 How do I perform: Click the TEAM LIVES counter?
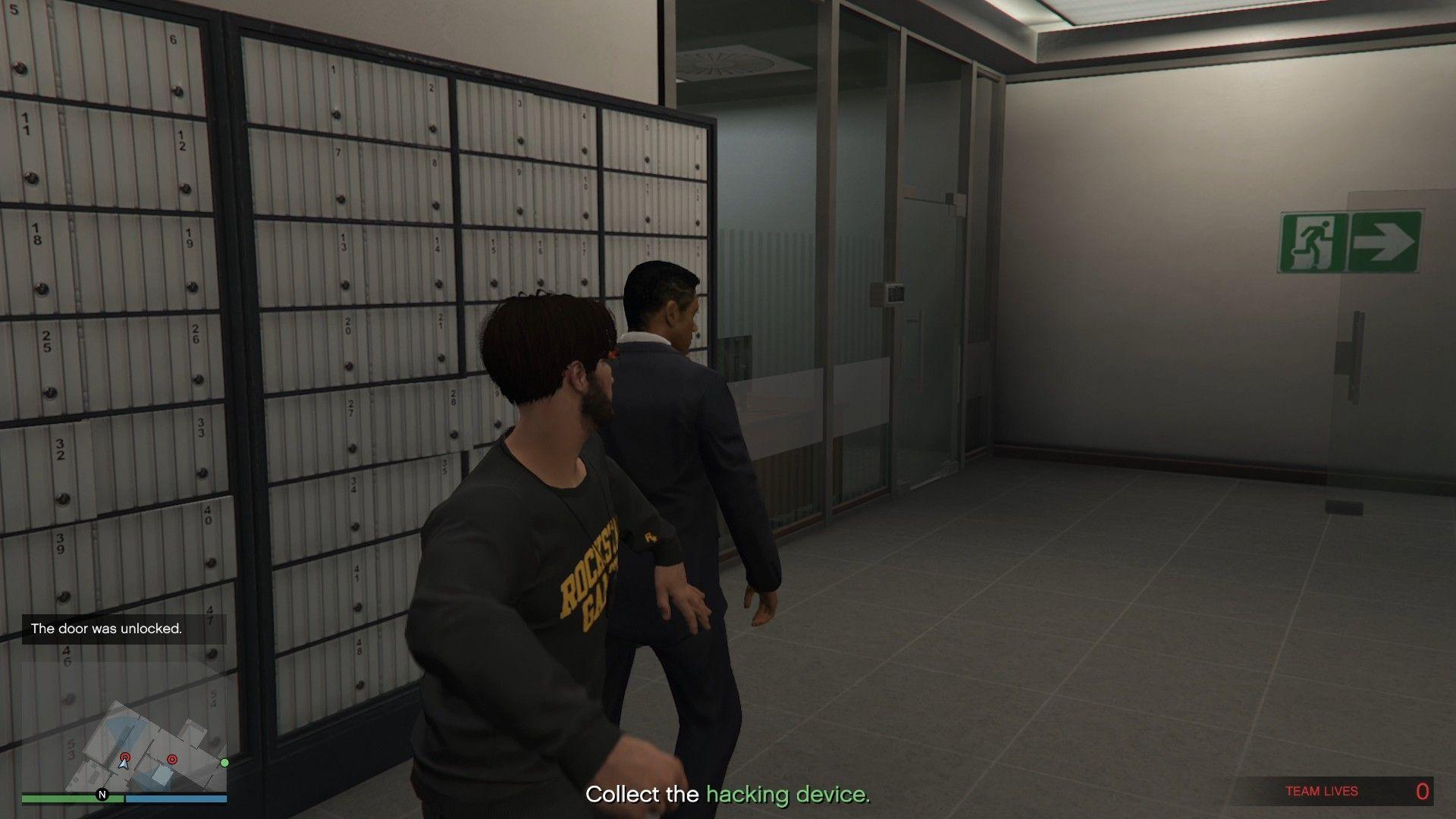coord(1321,790)
